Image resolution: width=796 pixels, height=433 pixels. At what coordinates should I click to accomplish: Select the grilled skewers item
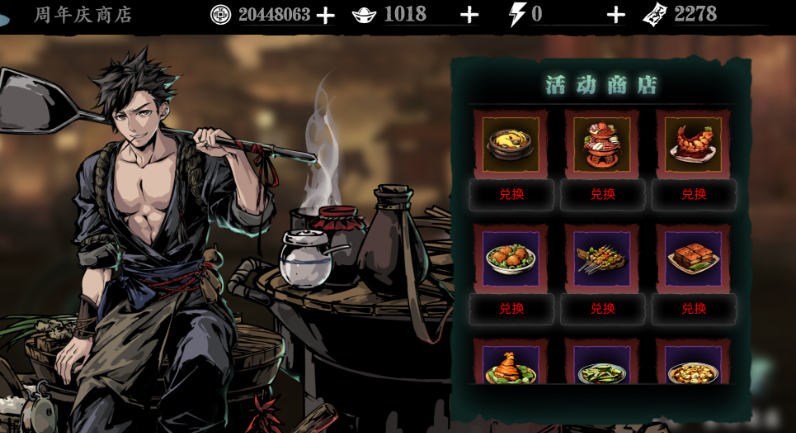[x=602, y=257]
